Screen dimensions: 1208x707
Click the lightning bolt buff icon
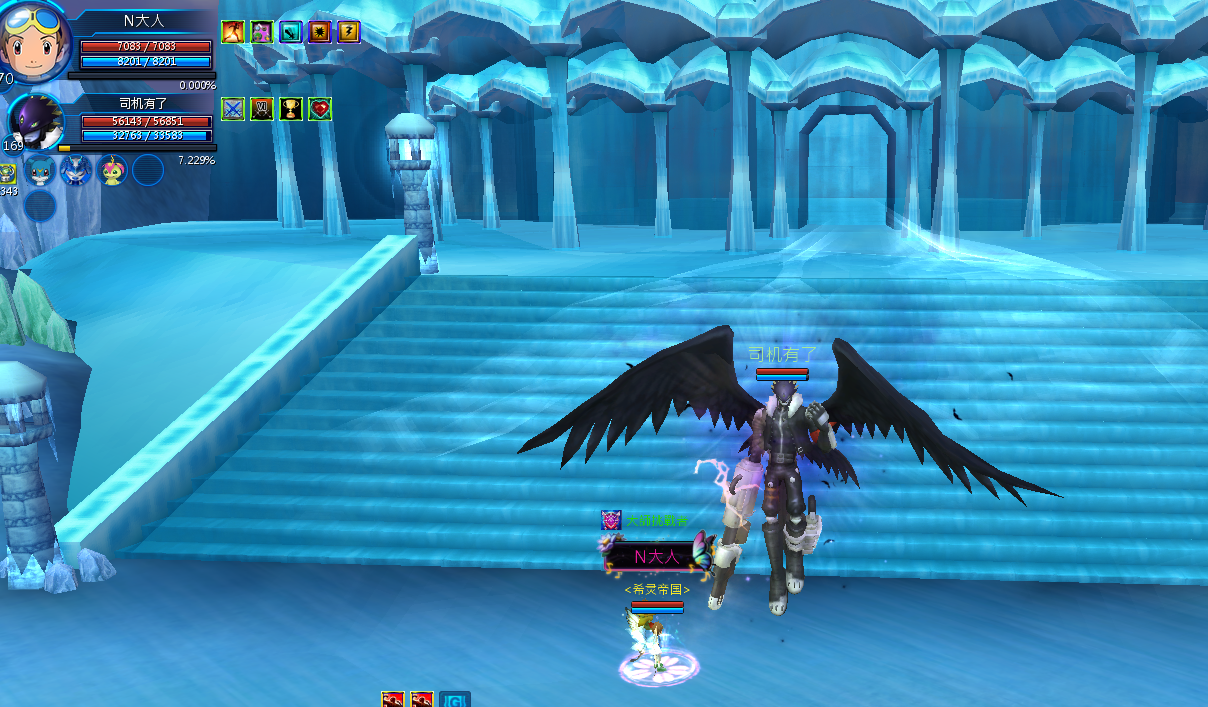pyautogui.click(x=348, y=32)
